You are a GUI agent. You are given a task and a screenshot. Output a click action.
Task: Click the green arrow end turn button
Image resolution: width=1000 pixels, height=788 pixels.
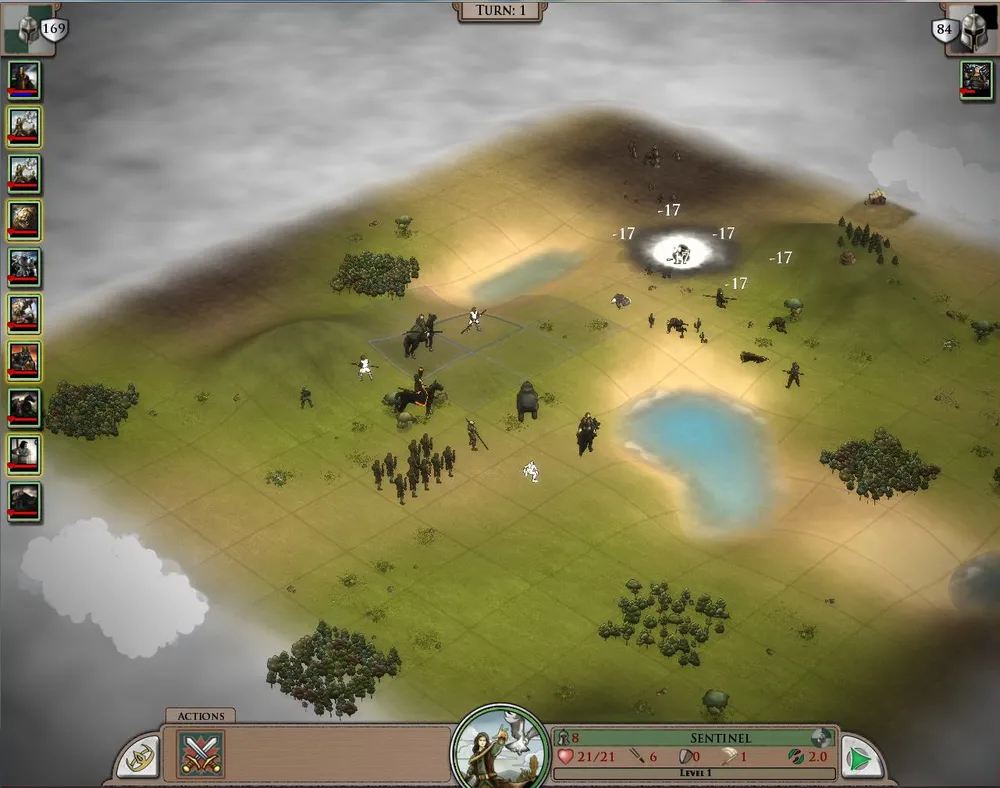point(859,757)
